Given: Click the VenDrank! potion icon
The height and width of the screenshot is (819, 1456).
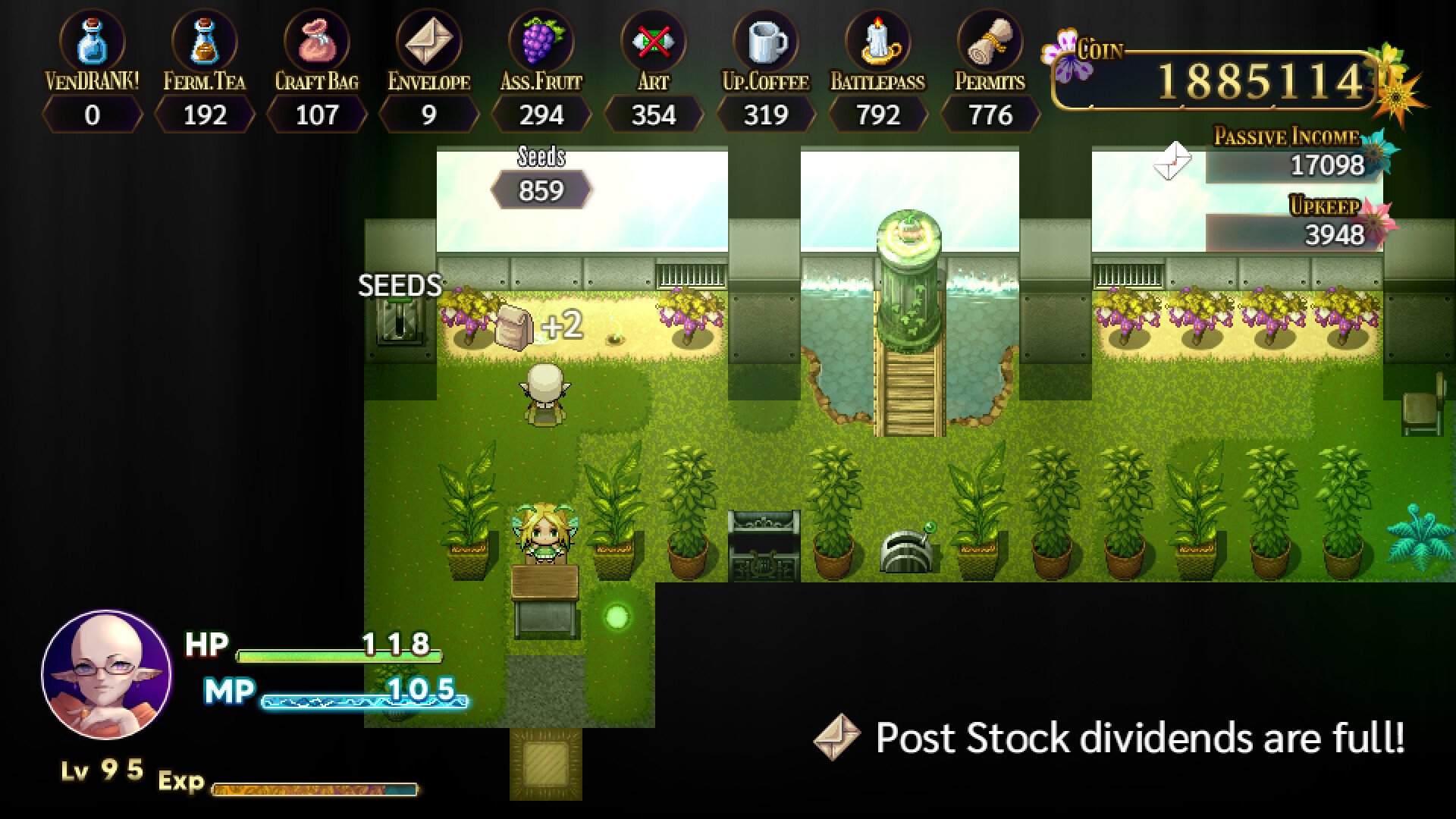Looking at the screenshot, I should coord(92,42).
